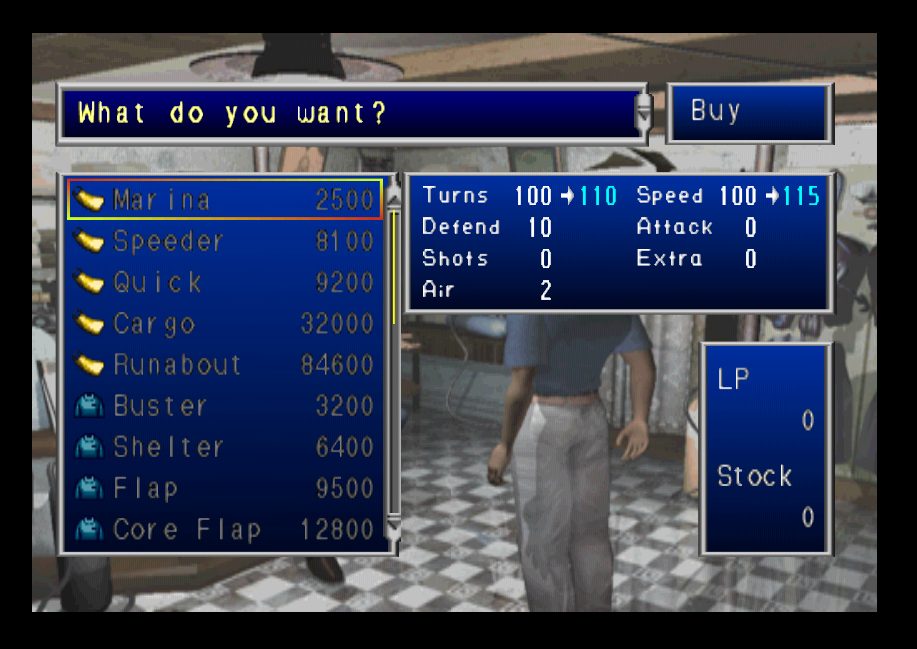The height and width of the screenshot is (649, 917).
Task: Select the Buster armor for 3200
Action: tap(225, 406)
